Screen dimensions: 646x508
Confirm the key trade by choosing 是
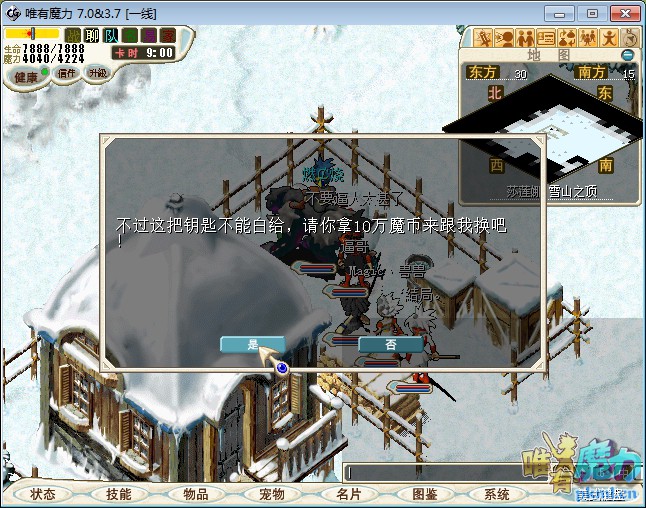[252, 344]
